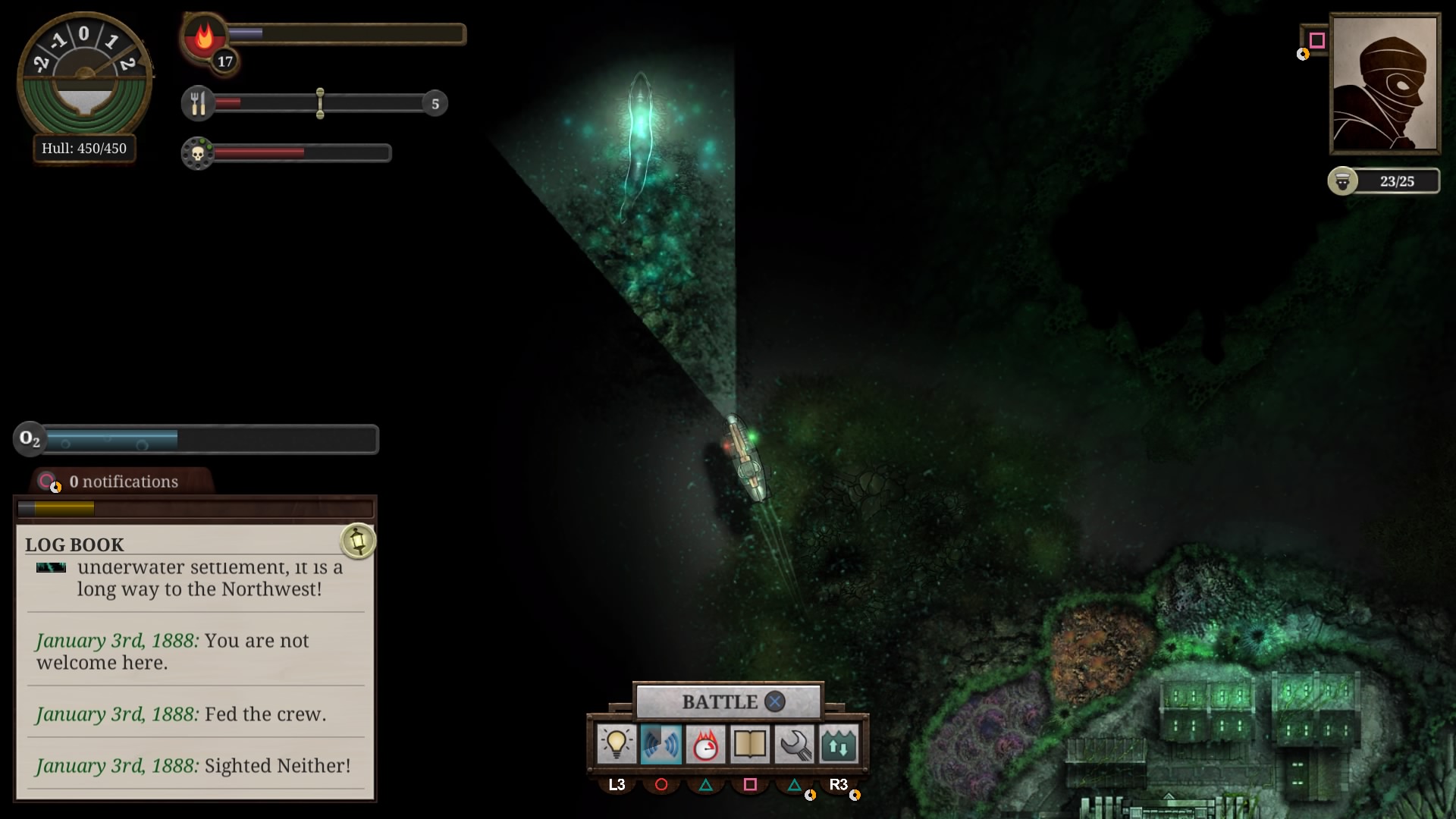The width and height of the screenshot is (1456, 819).
Task: Click the fire speedometer icon for full power
Action: [x=705, y=744]
